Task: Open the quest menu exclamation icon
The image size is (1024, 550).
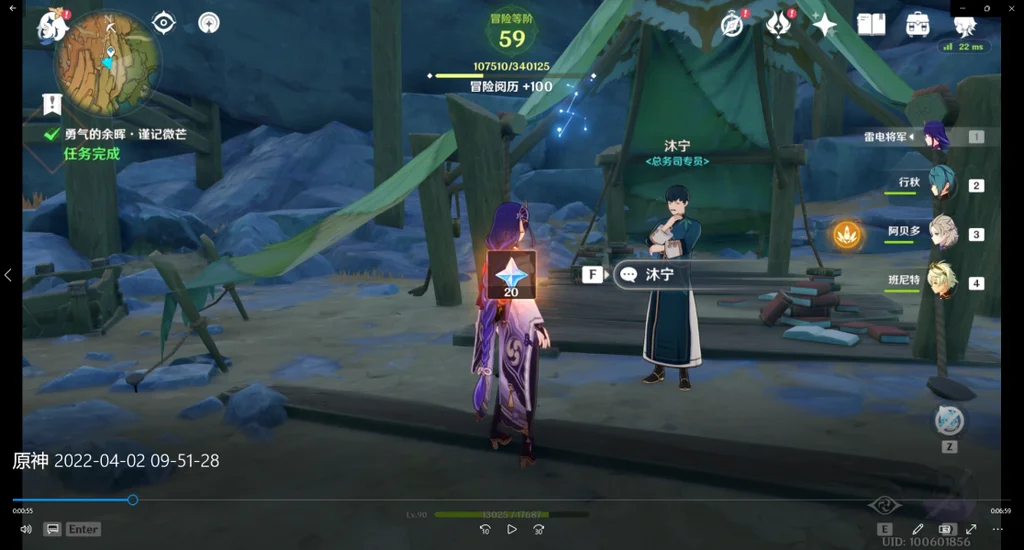Action: (x=52, y=104)
